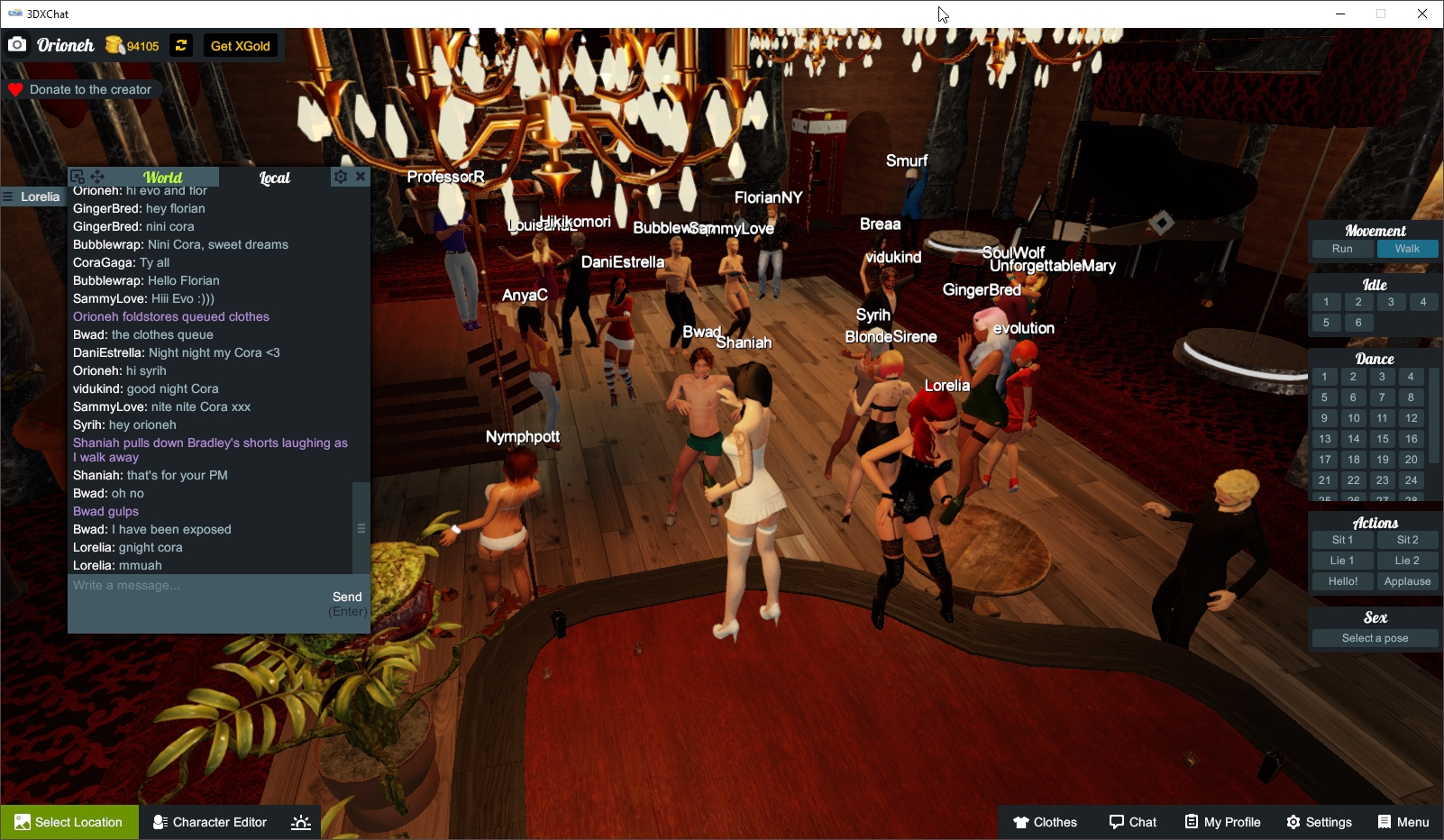Switch movement to Walk mode

1407,248
